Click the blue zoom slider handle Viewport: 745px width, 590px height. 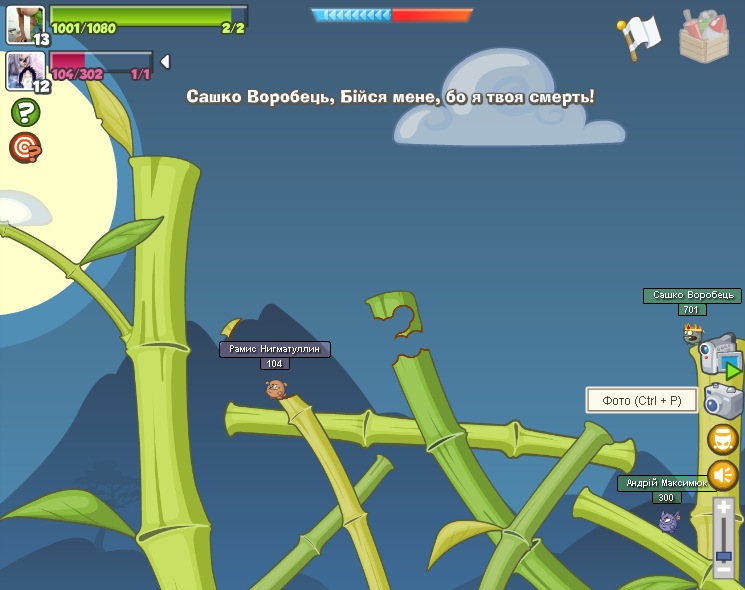tap(724, 555)
